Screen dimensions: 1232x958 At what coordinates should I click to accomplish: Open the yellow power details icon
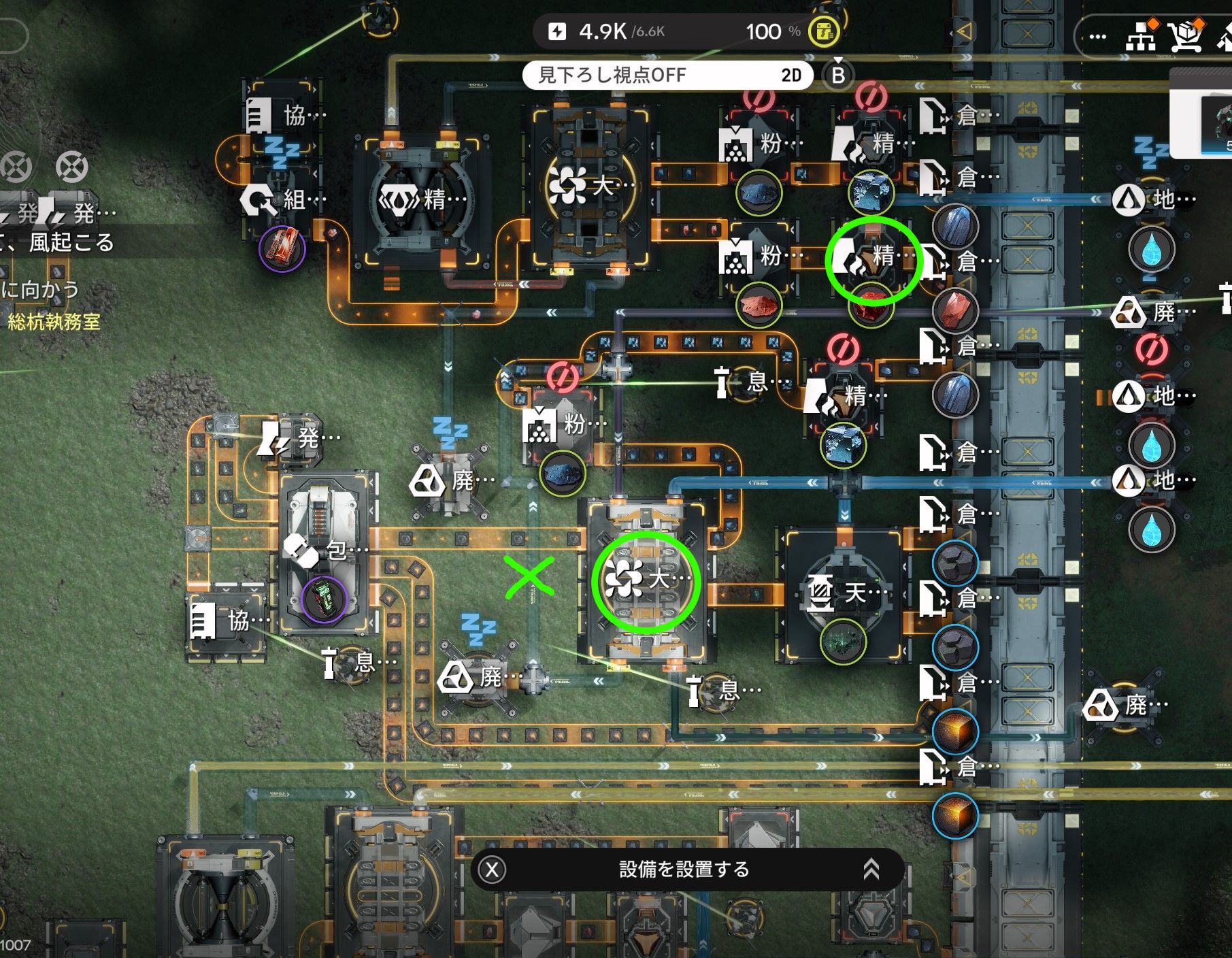[x=823, y=31]
